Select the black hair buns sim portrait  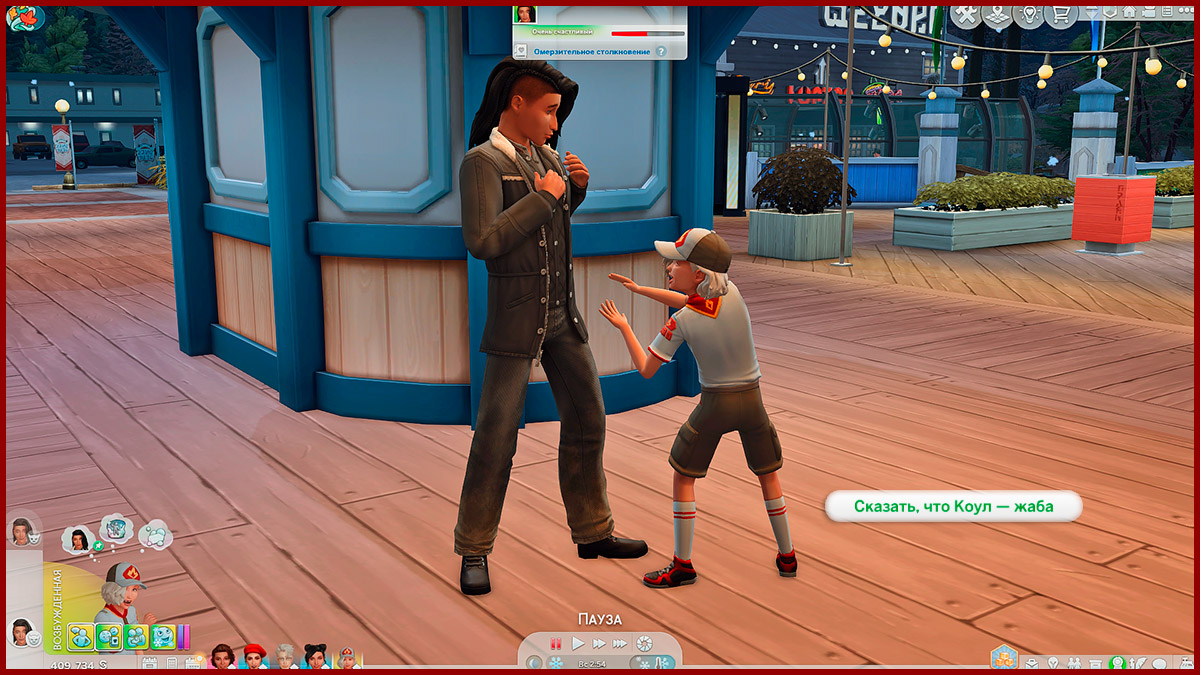coord(316,657)
